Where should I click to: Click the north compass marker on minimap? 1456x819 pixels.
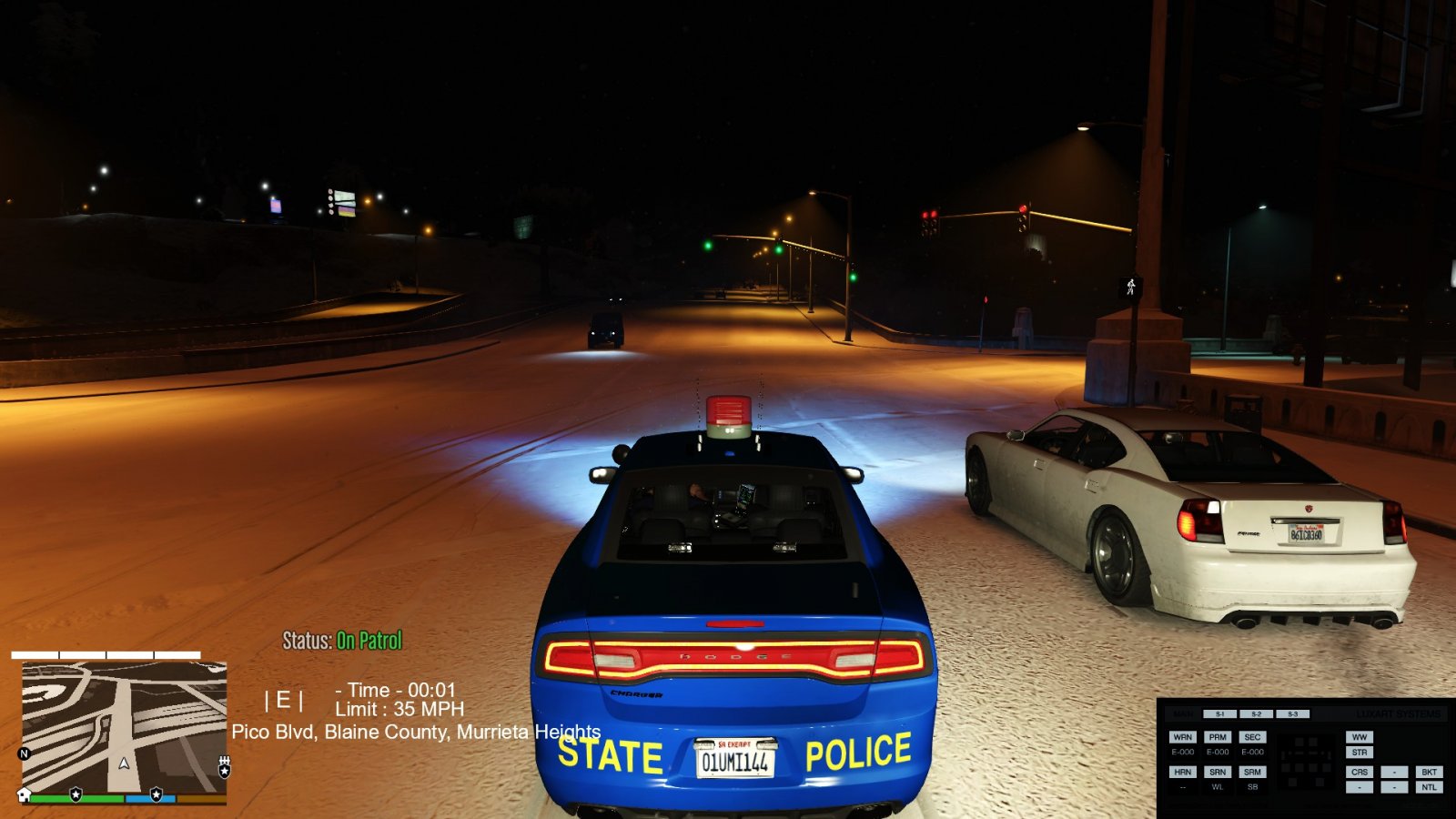click(x=25, y=753)
